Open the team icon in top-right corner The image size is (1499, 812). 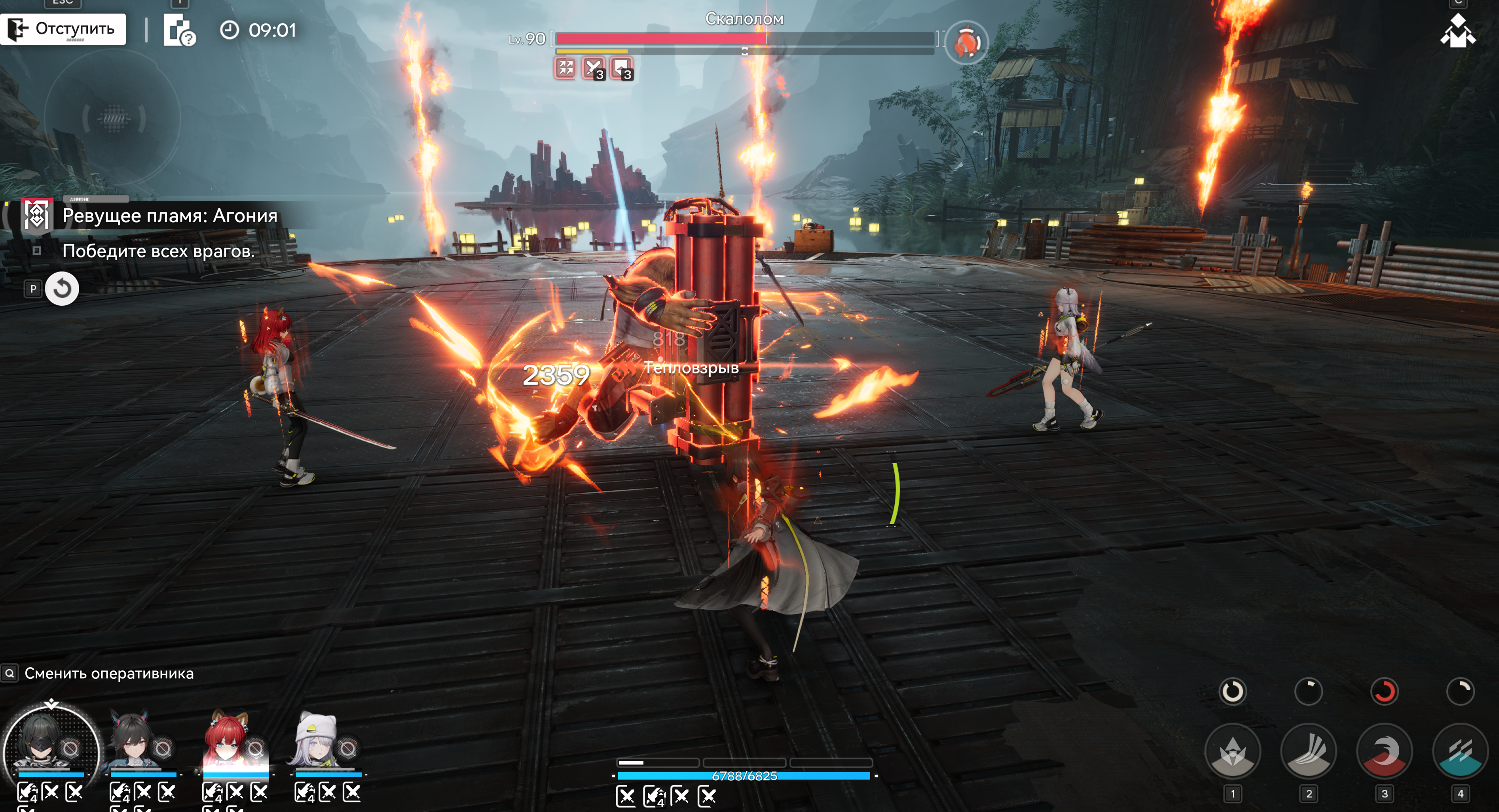click(1458, 31)
